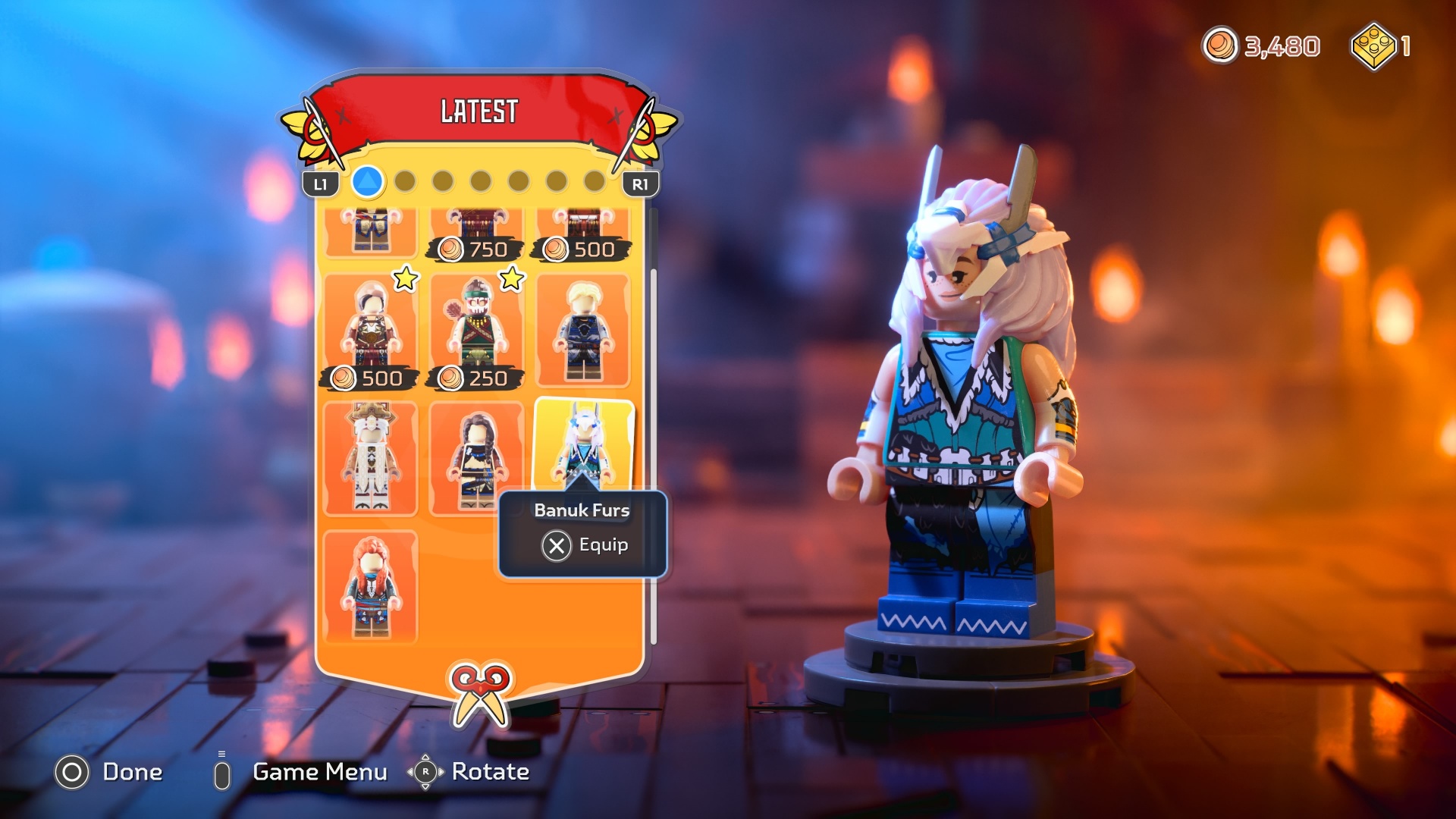Pick the red-haired Aloy outfit tile
This screenshot has height=819, width=1456.
[371, 586]
